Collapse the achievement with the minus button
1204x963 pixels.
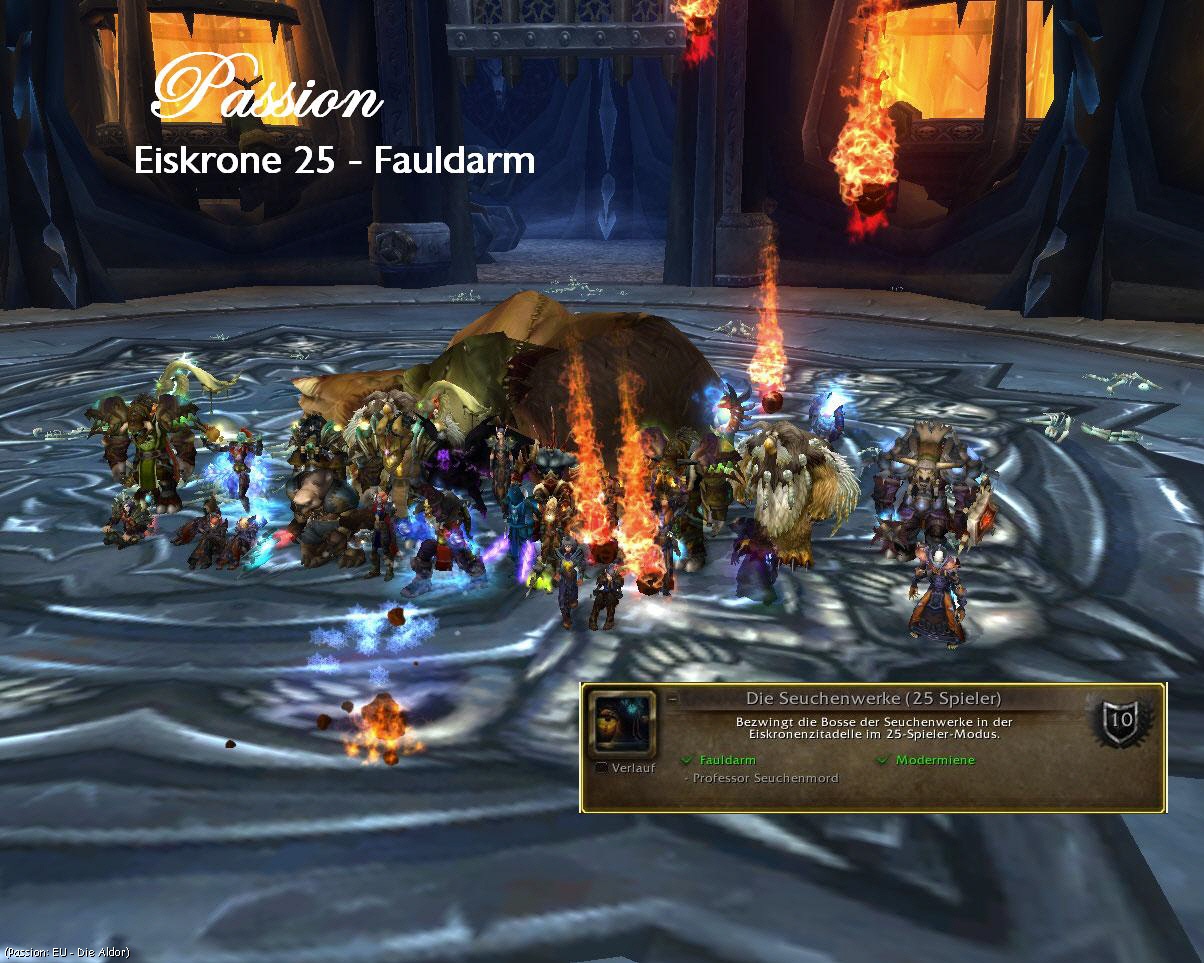672,700
